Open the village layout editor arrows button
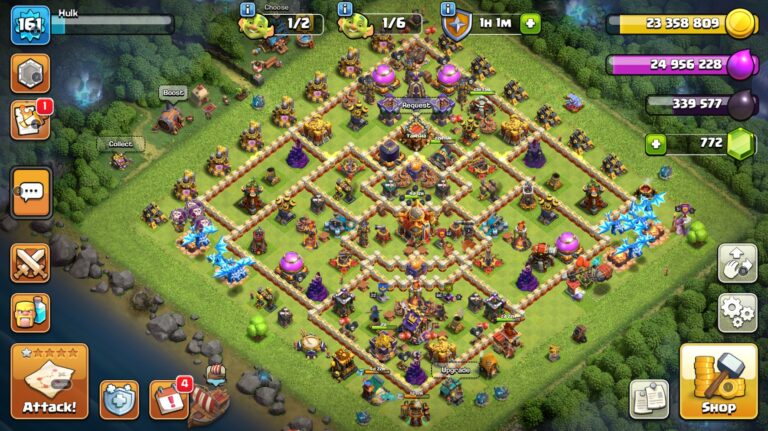This screenshot has width=768, height=431. (736, 262)
